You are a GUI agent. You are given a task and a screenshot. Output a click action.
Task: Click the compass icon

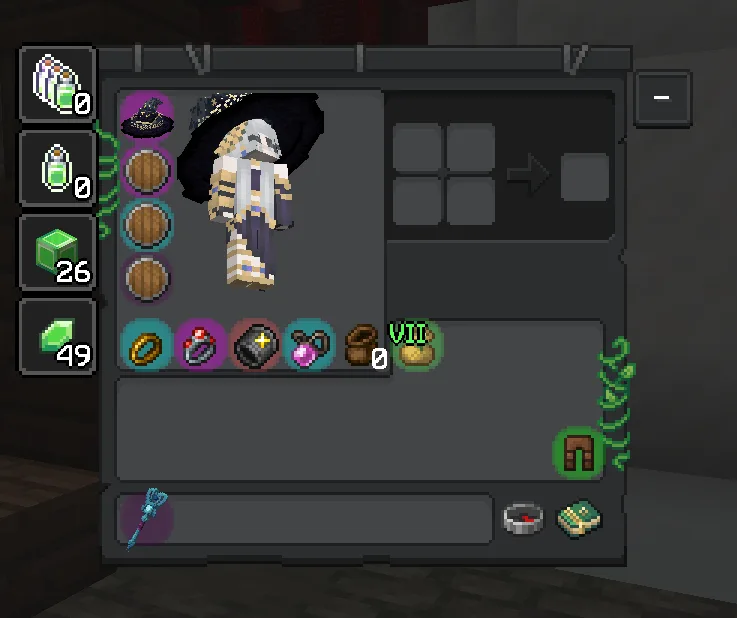click(523, 518)
